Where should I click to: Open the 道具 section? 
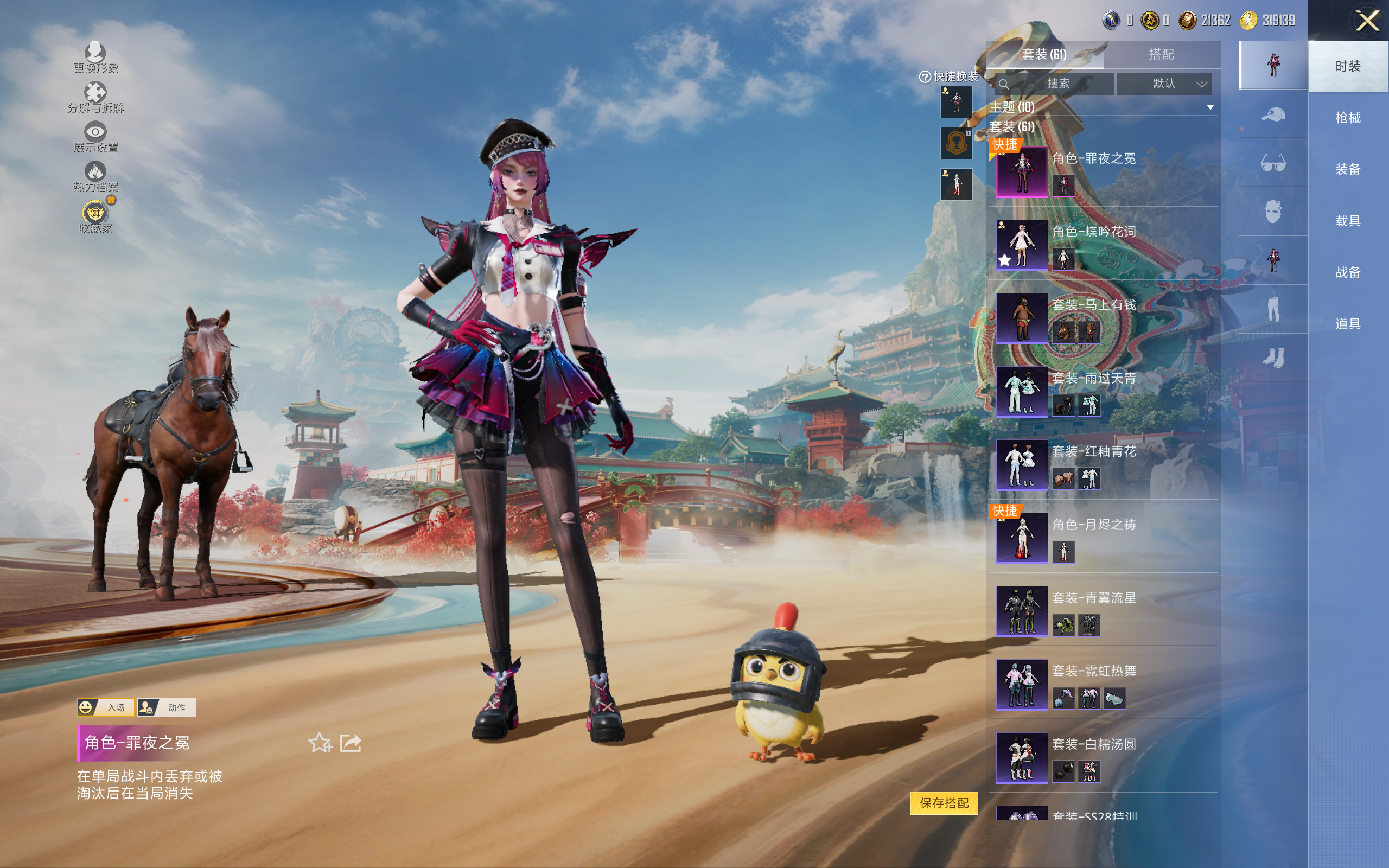click(x=1347, y=324)
